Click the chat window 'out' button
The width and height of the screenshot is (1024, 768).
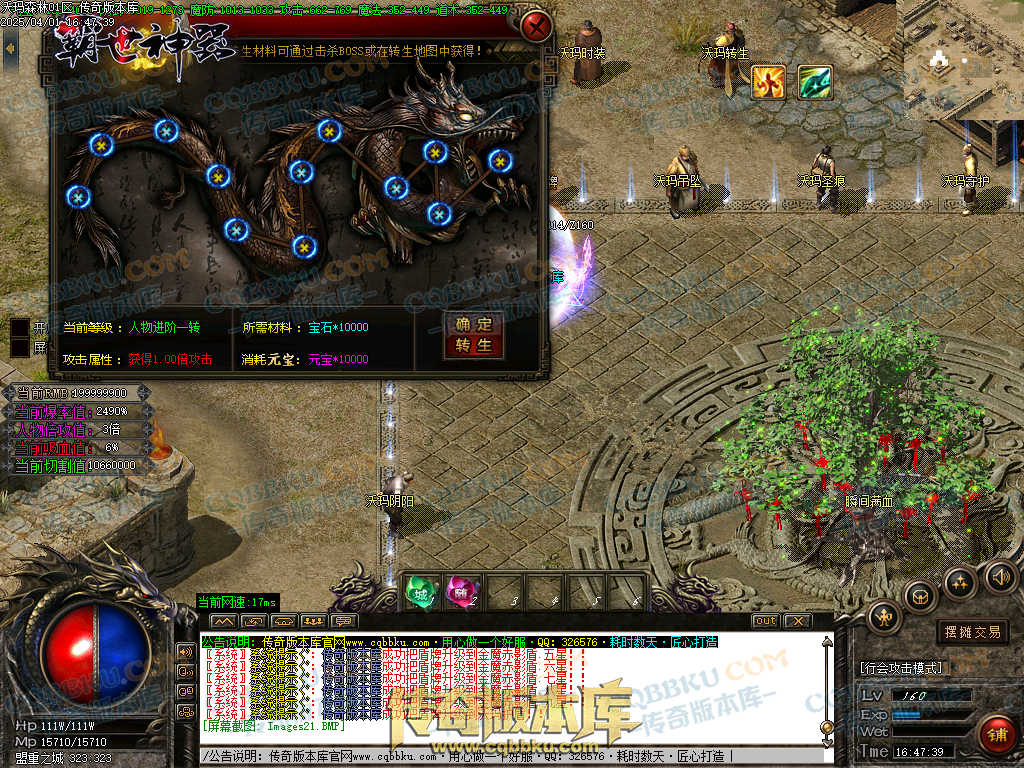pyautogui.click(x=765, y=621)
